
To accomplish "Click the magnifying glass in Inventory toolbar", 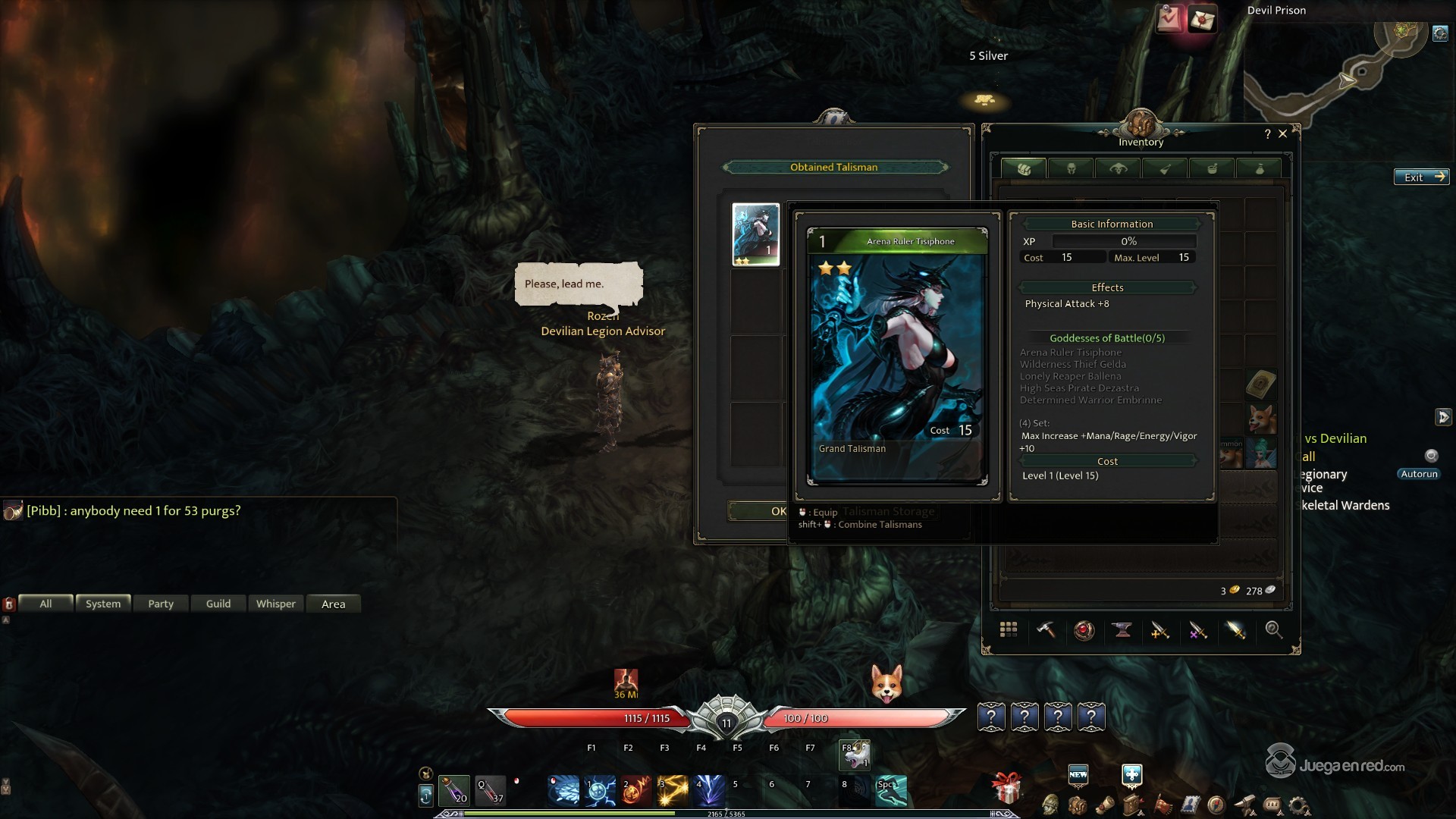I will coord(1273,630).
